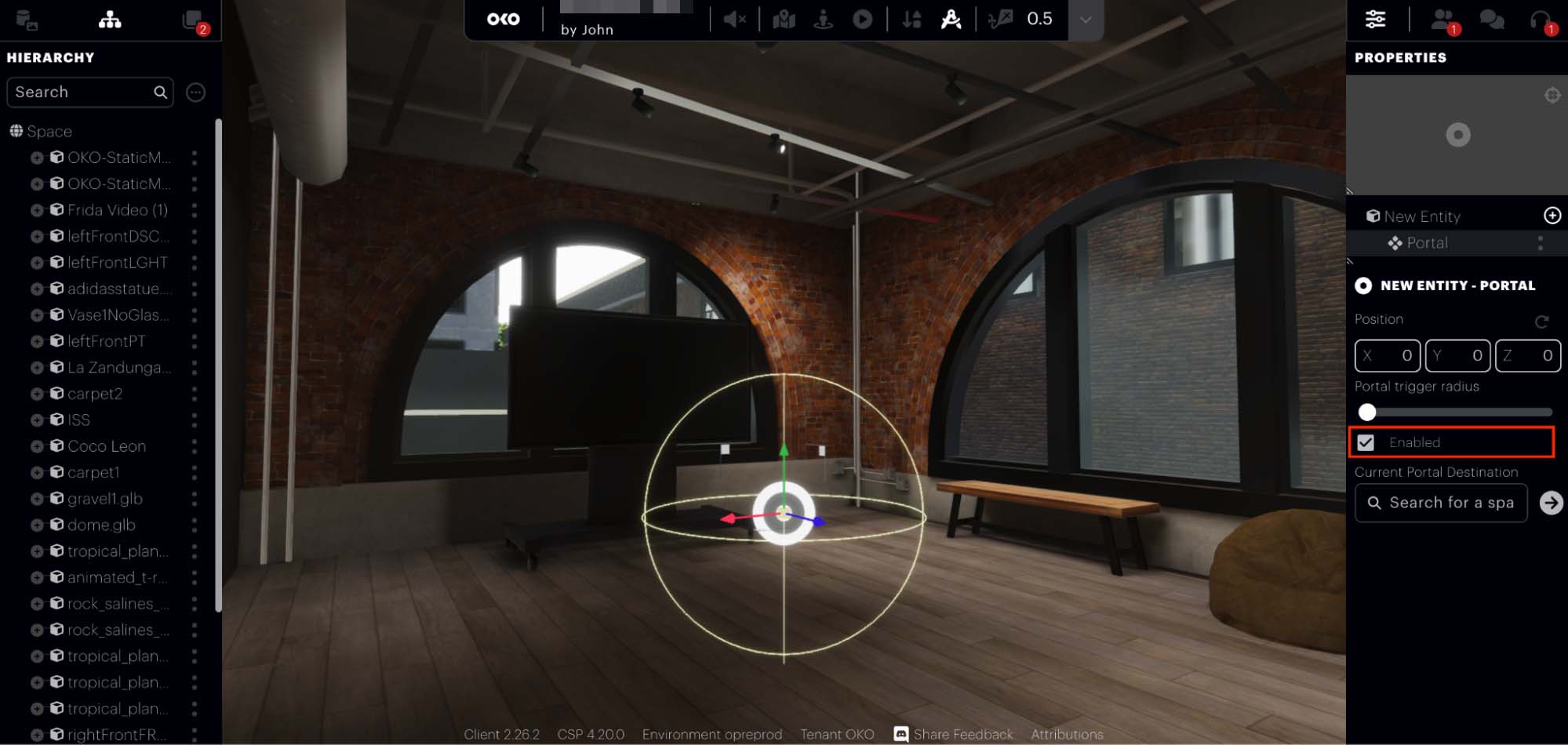This screenshot has width=1568, height=745.
Task: Expand the ISS entity node
Action: (37, 420)
